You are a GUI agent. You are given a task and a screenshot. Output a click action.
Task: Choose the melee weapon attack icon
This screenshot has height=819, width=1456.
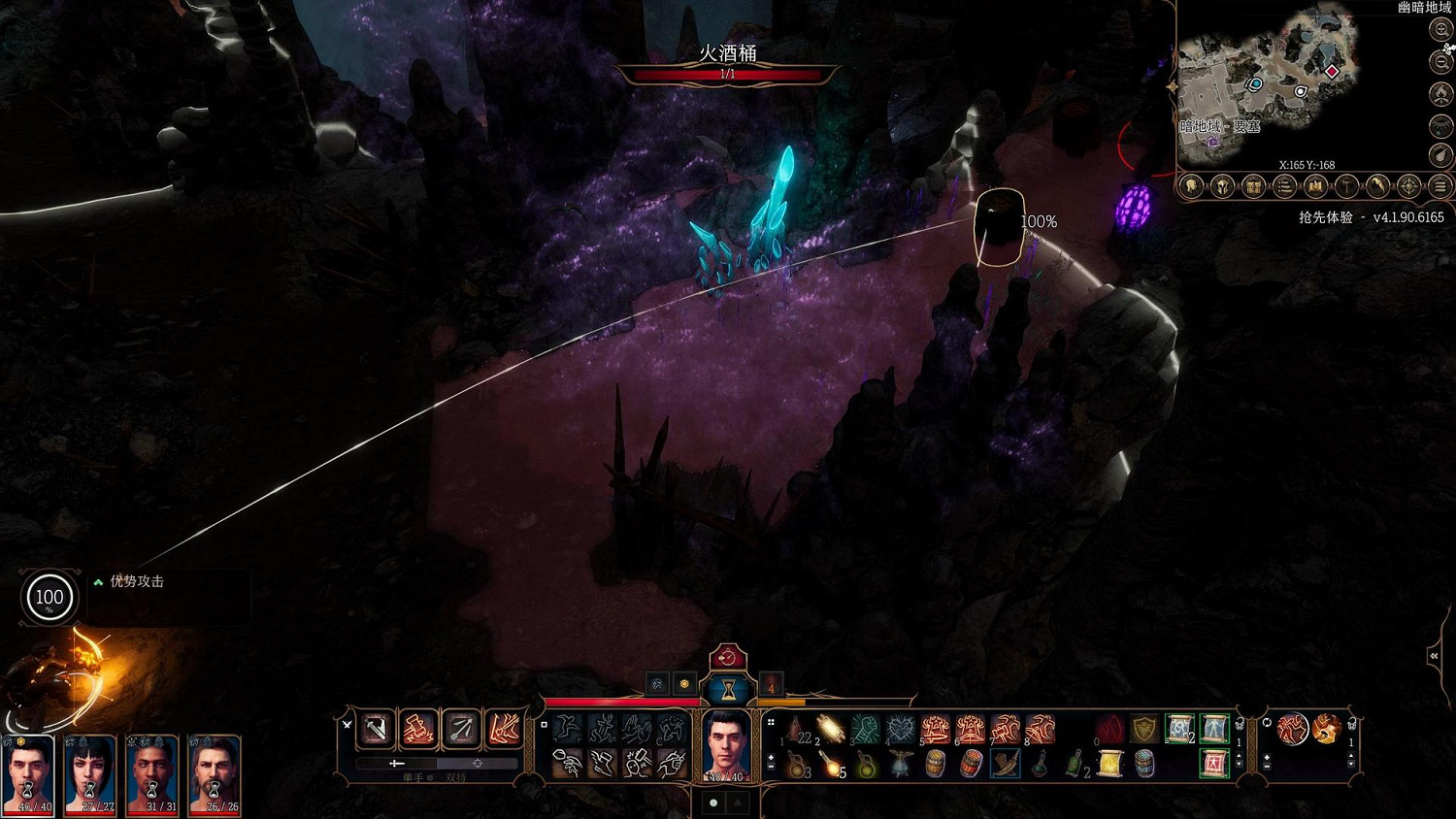point(376,730)
